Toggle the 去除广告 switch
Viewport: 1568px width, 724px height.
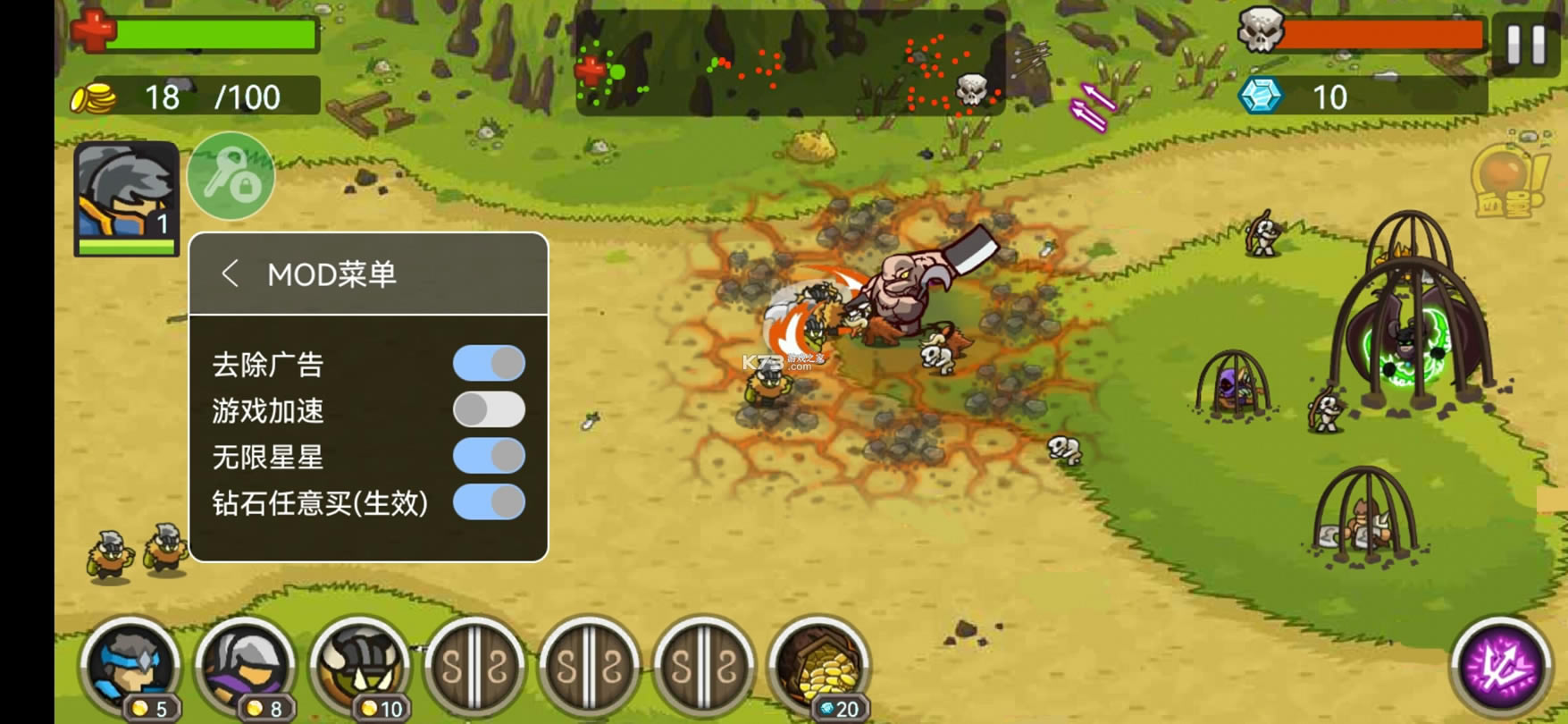(x=489, y=364)
